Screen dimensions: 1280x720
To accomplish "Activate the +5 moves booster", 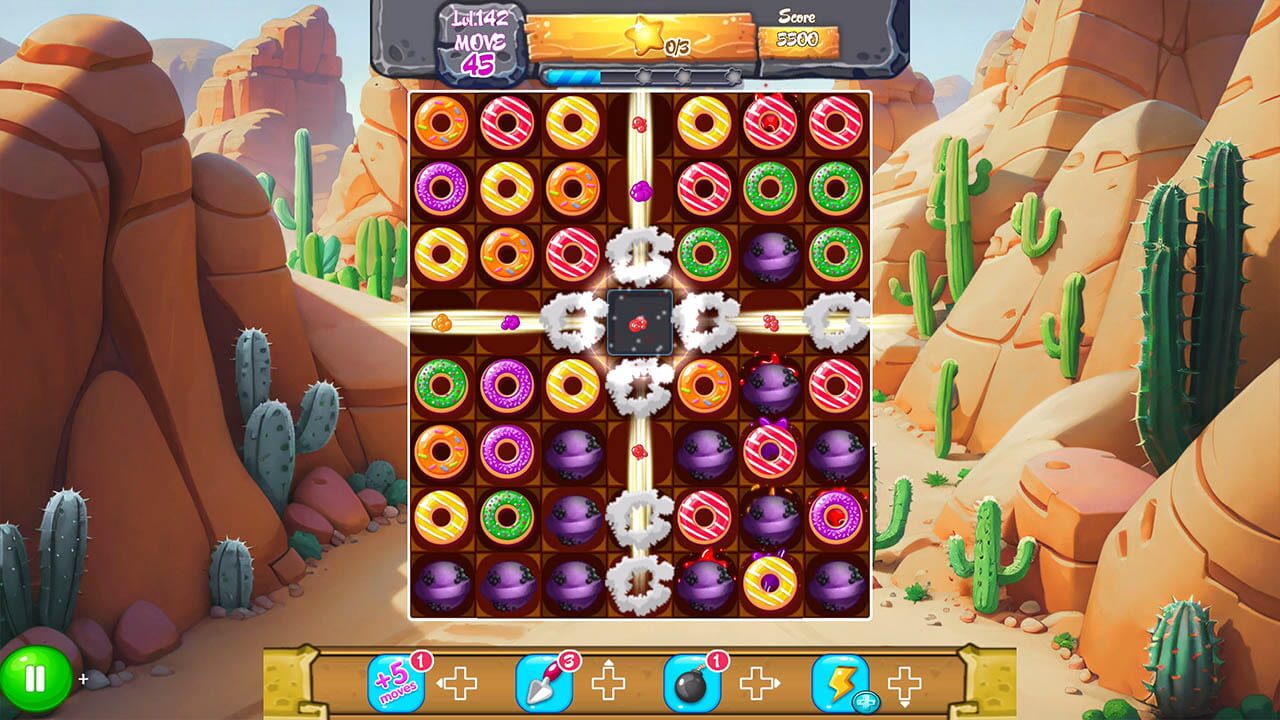I will (397, 681).
